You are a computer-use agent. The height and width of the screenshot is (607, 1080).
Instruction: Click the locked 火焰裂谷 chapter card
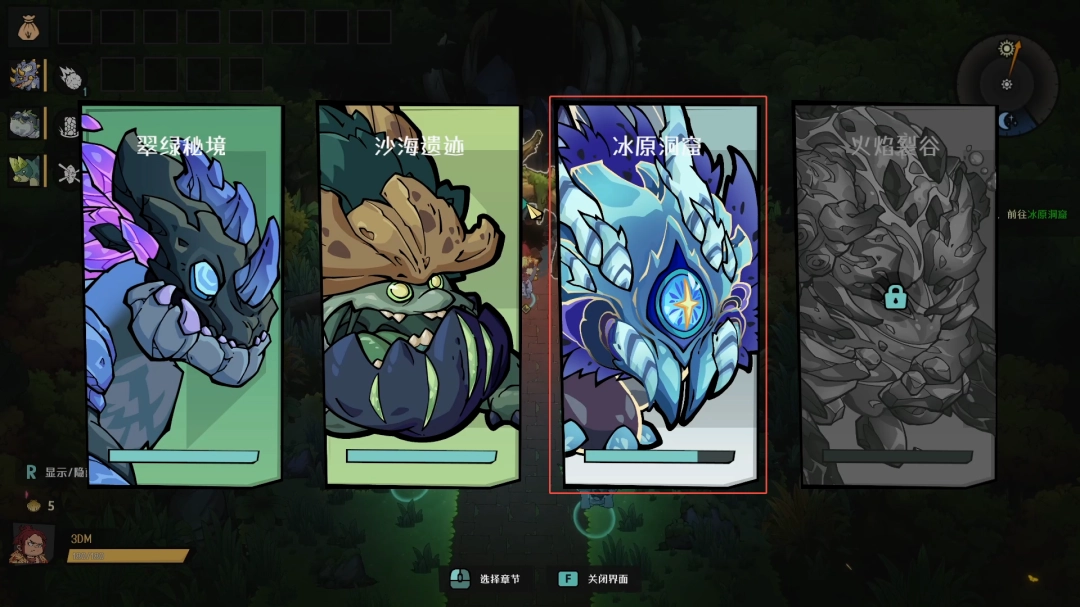[896, 295]
